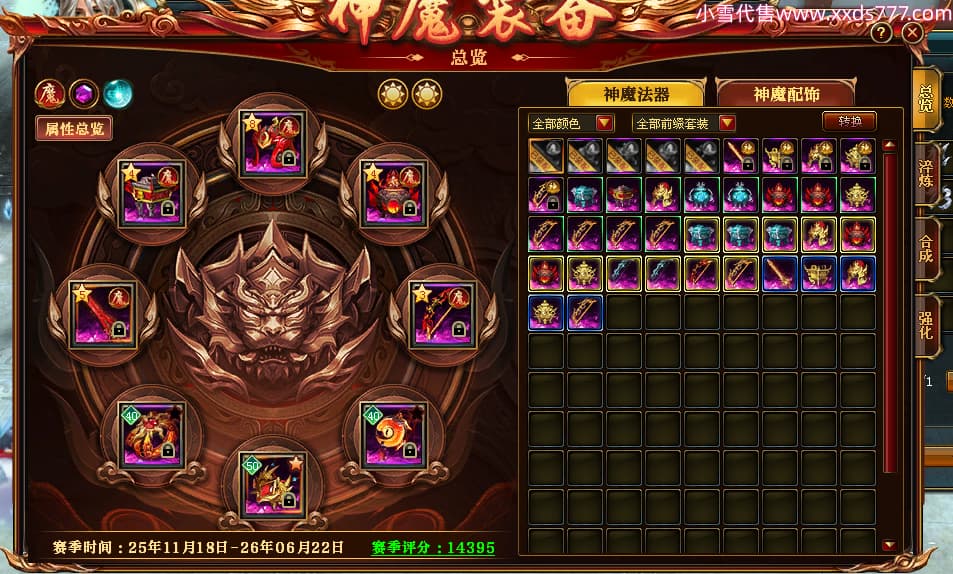This screenshot has height=574, width=953.
Task: Click the cyan orb round icon
Action: [x=117, y=93]
